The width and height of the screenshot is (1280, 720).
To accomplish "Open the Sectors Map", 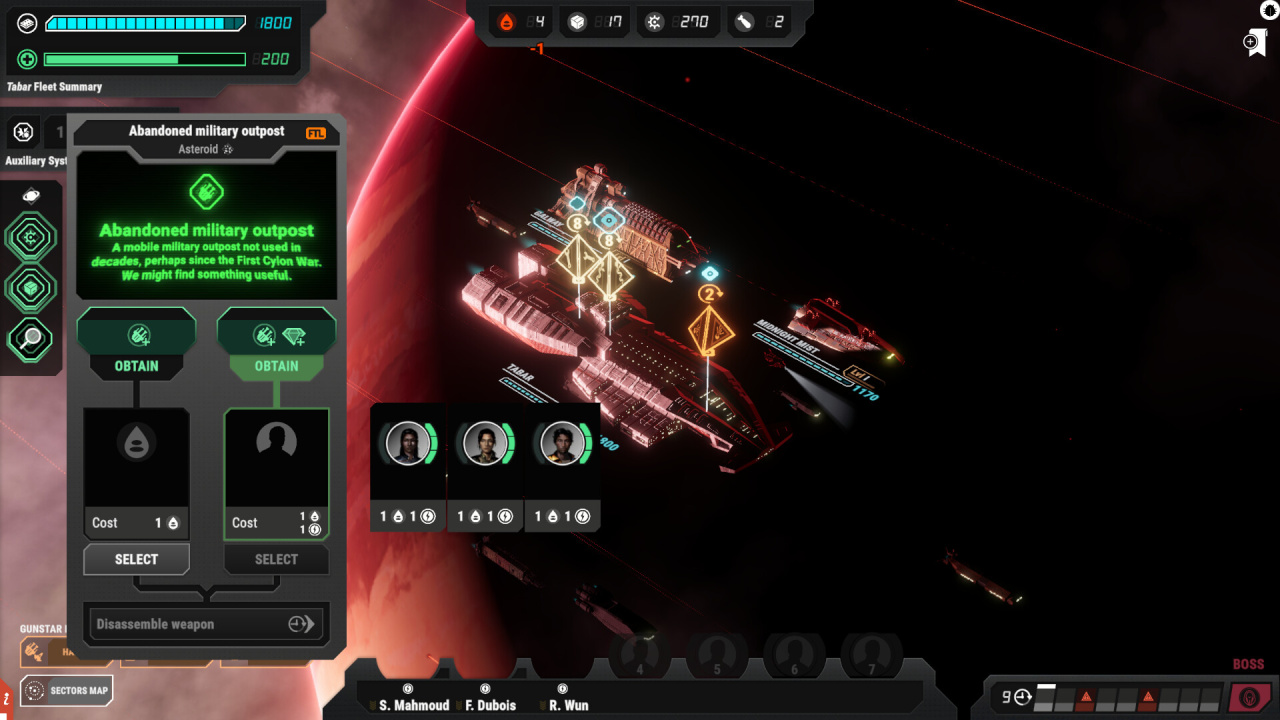I will pos(67,690).
